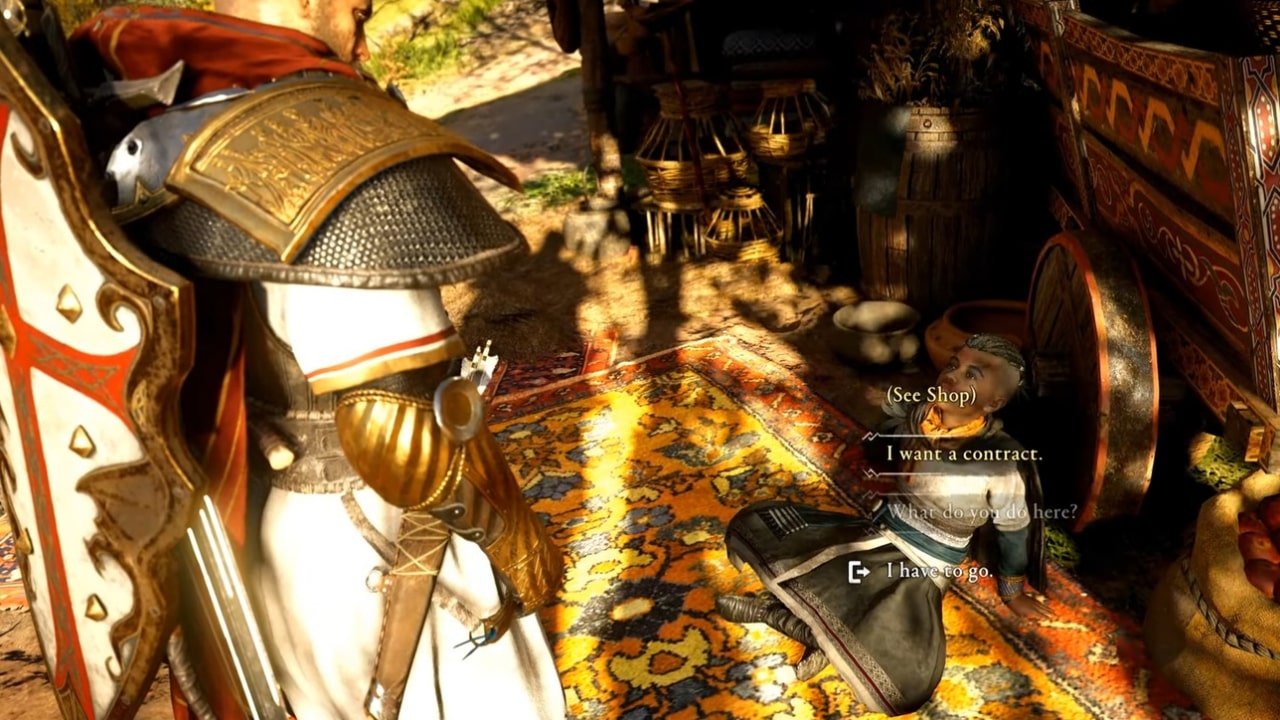Click the top dialogue option in the list

(932, 394)
